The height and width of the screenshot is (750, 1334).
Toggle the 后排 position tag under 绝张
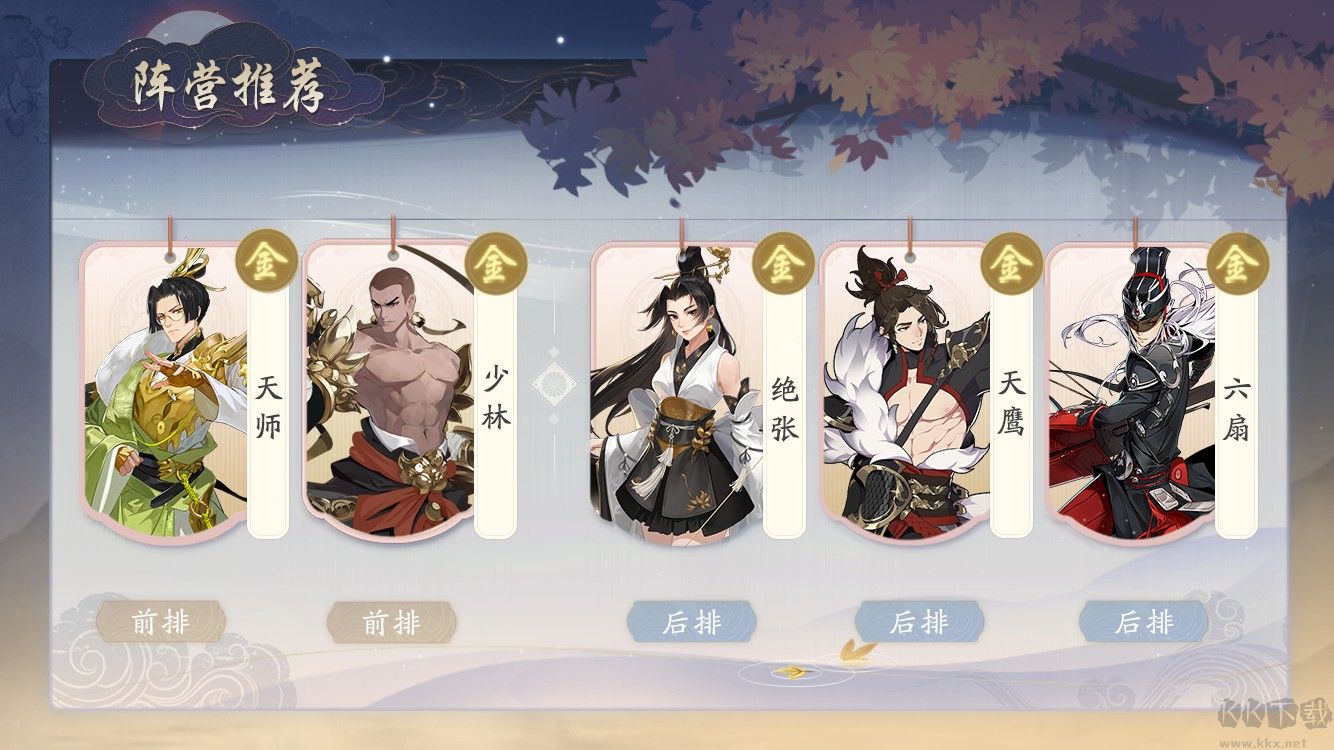(x=691, y=622)
